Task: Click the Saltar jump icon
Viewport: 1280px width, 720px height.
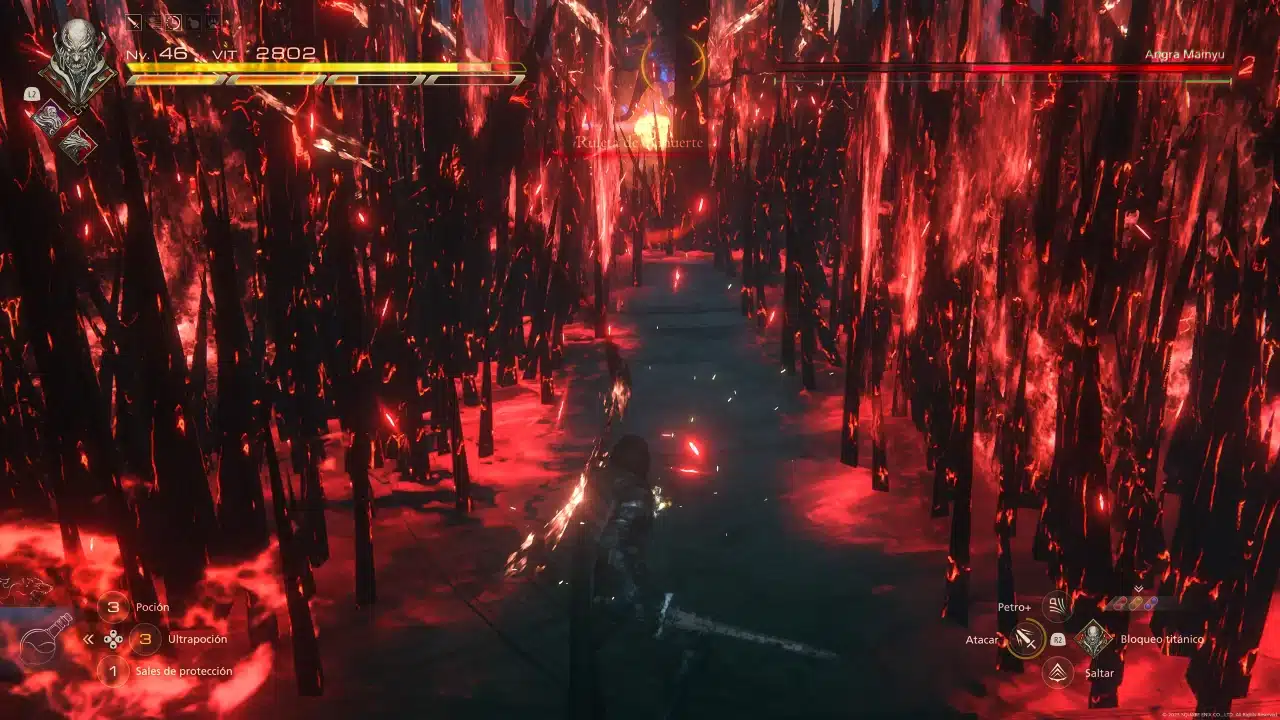Action: (1057, 672)
